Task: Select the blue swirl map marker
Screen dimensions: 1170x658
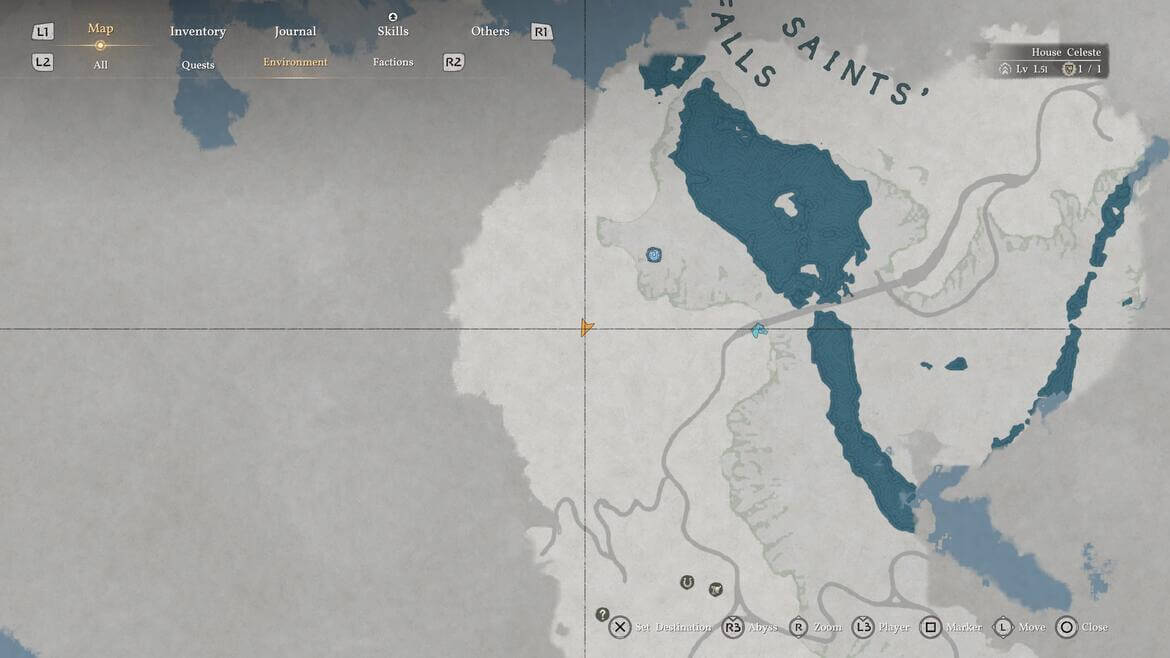Action: [654, 255]
